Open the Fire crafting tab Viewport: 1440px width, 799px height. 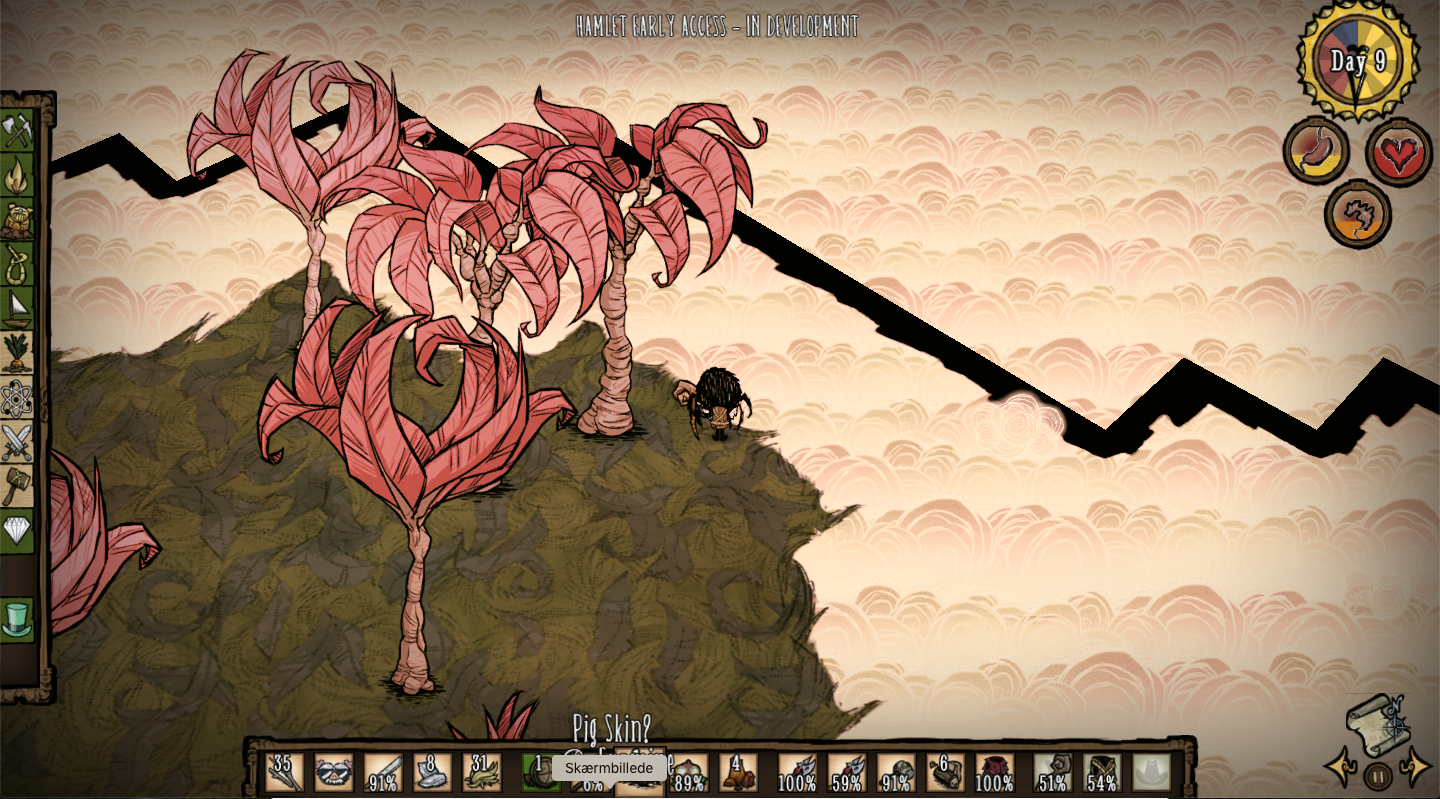17,176
